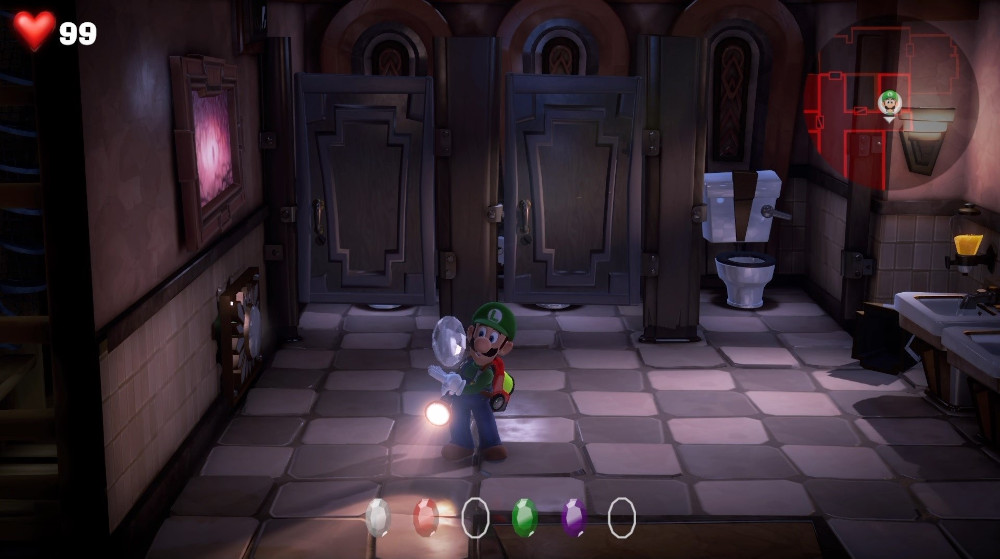
Task: Select the red gem slot
Action: click(426, 517)
